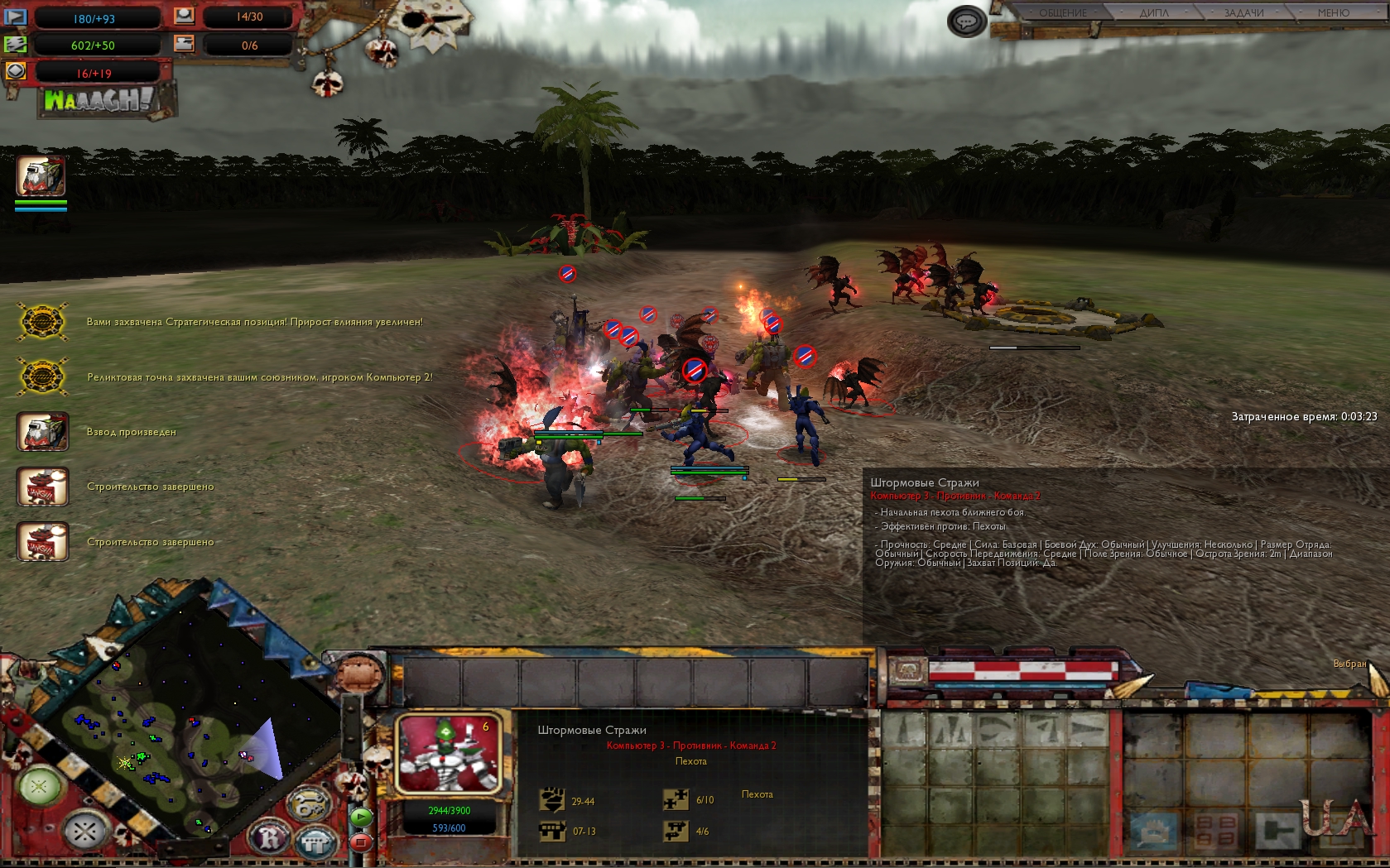
Task: Open the ЗАДАЧИ objectives menu
Action: [x=1243, y=13]
